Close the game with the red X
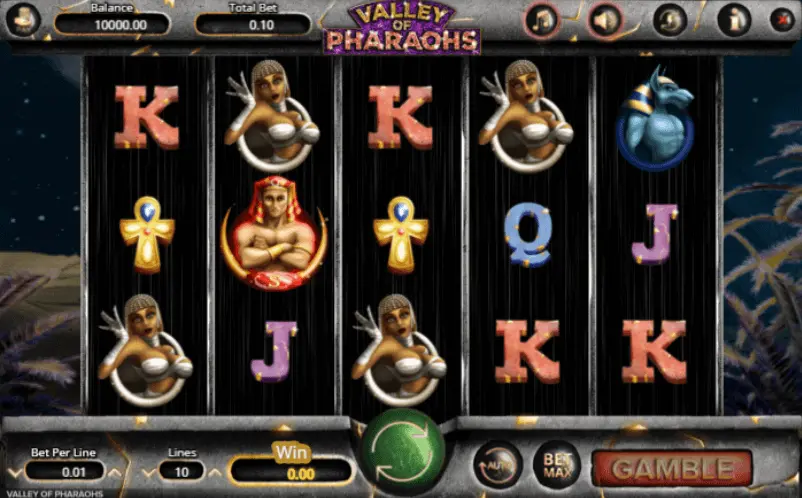The image size is (802, 498). tap(781, 19)
